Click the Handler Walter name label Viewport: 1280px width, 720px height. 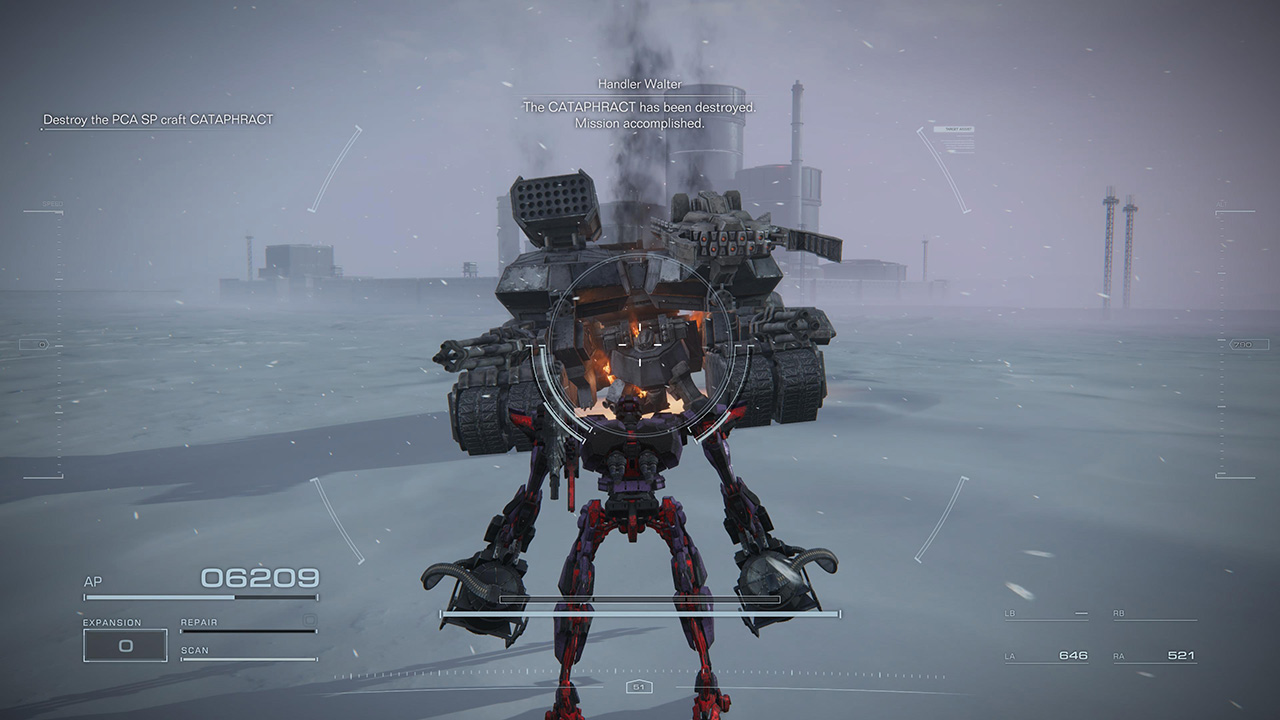coord(639,84)
